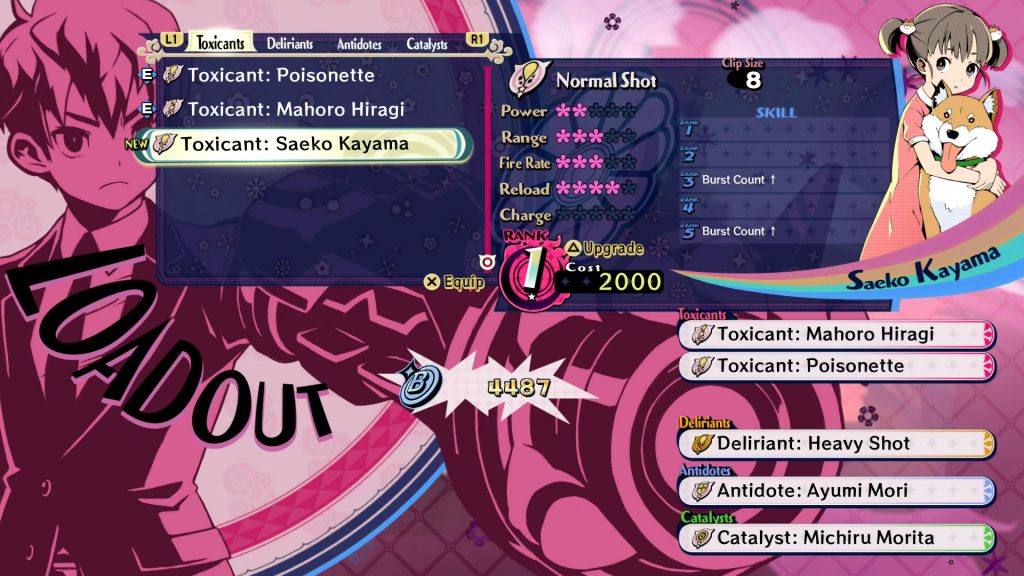
Task: Show the Catalysts tab
Action: tap(427, 44)
